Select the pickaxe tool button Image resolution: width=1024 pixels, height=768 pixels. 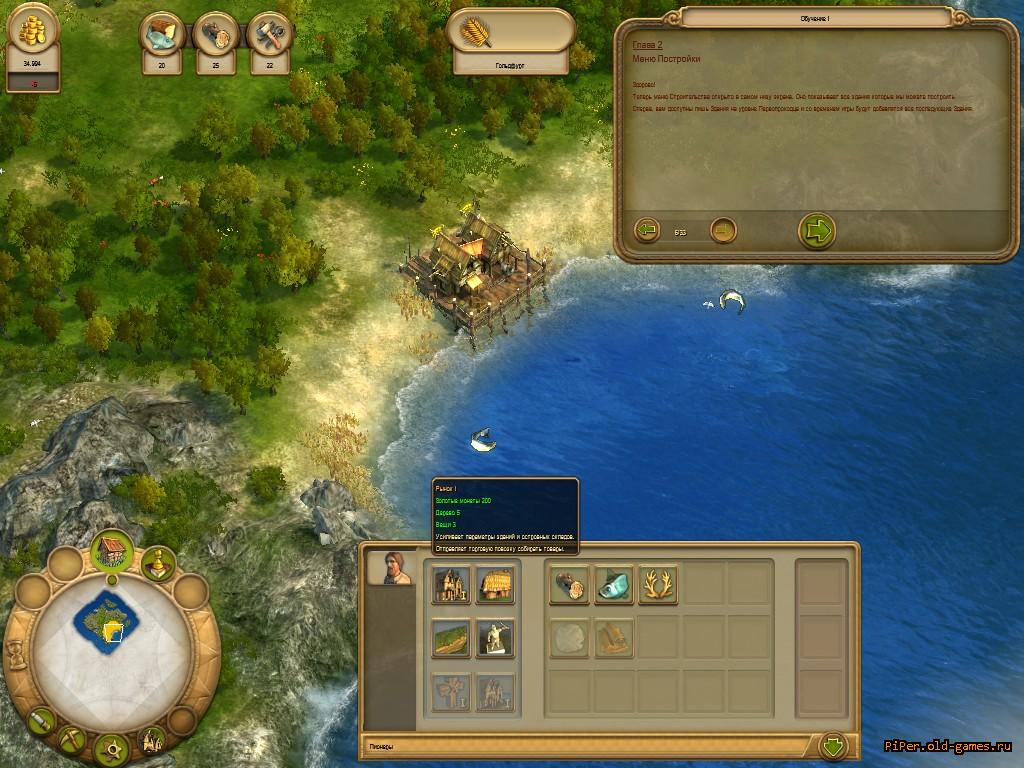coord(74,739)
